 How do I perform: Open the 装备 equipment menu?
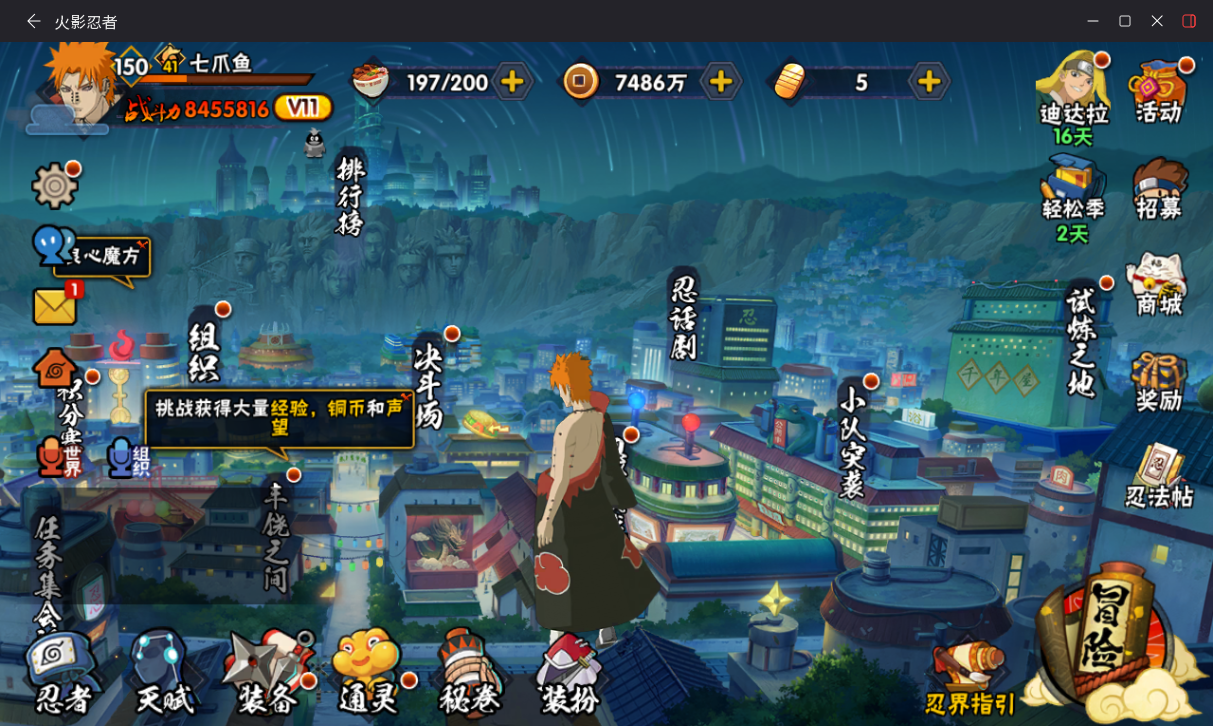268,673
